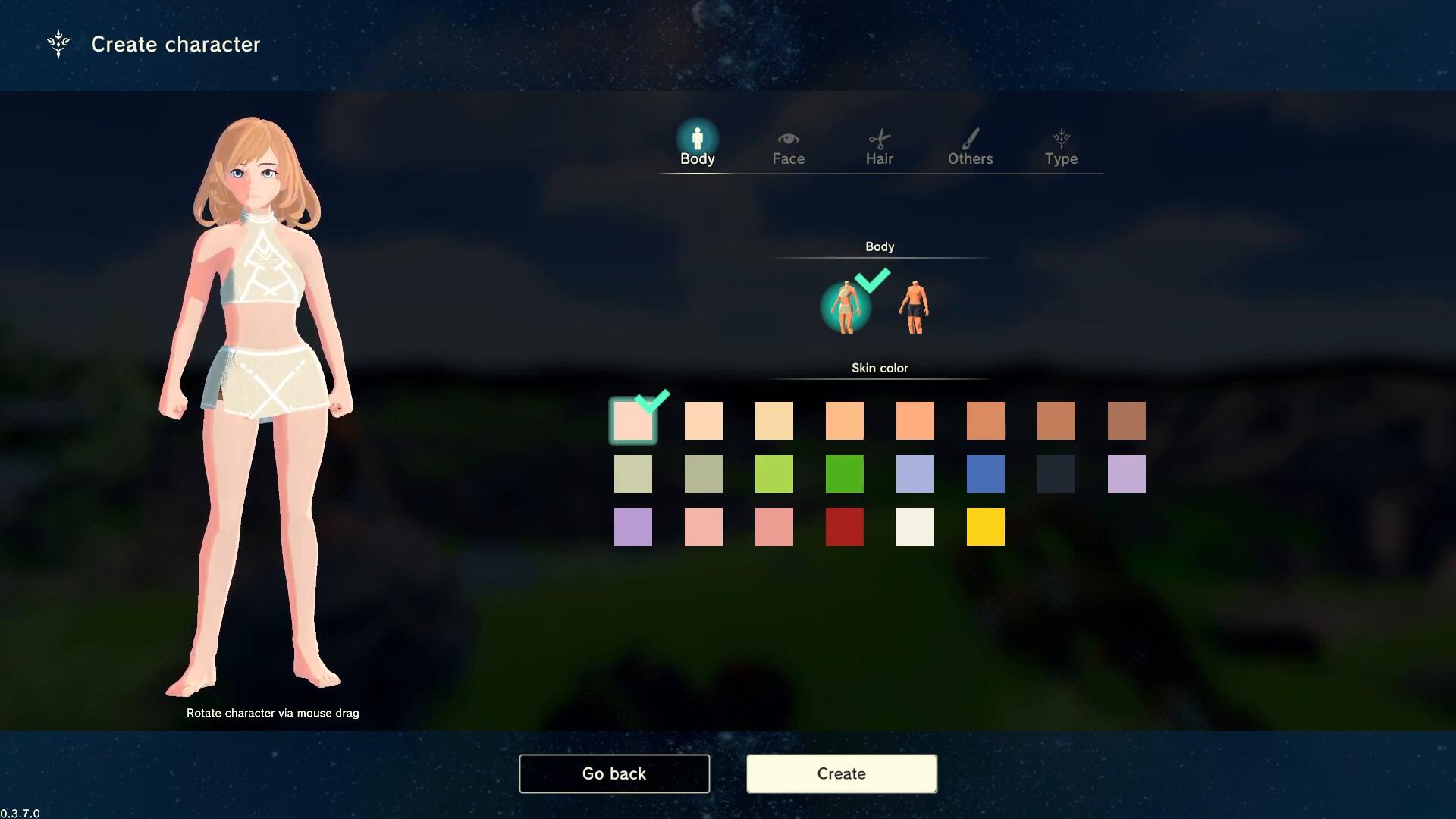Go to the Type tab

(1061, 147)
